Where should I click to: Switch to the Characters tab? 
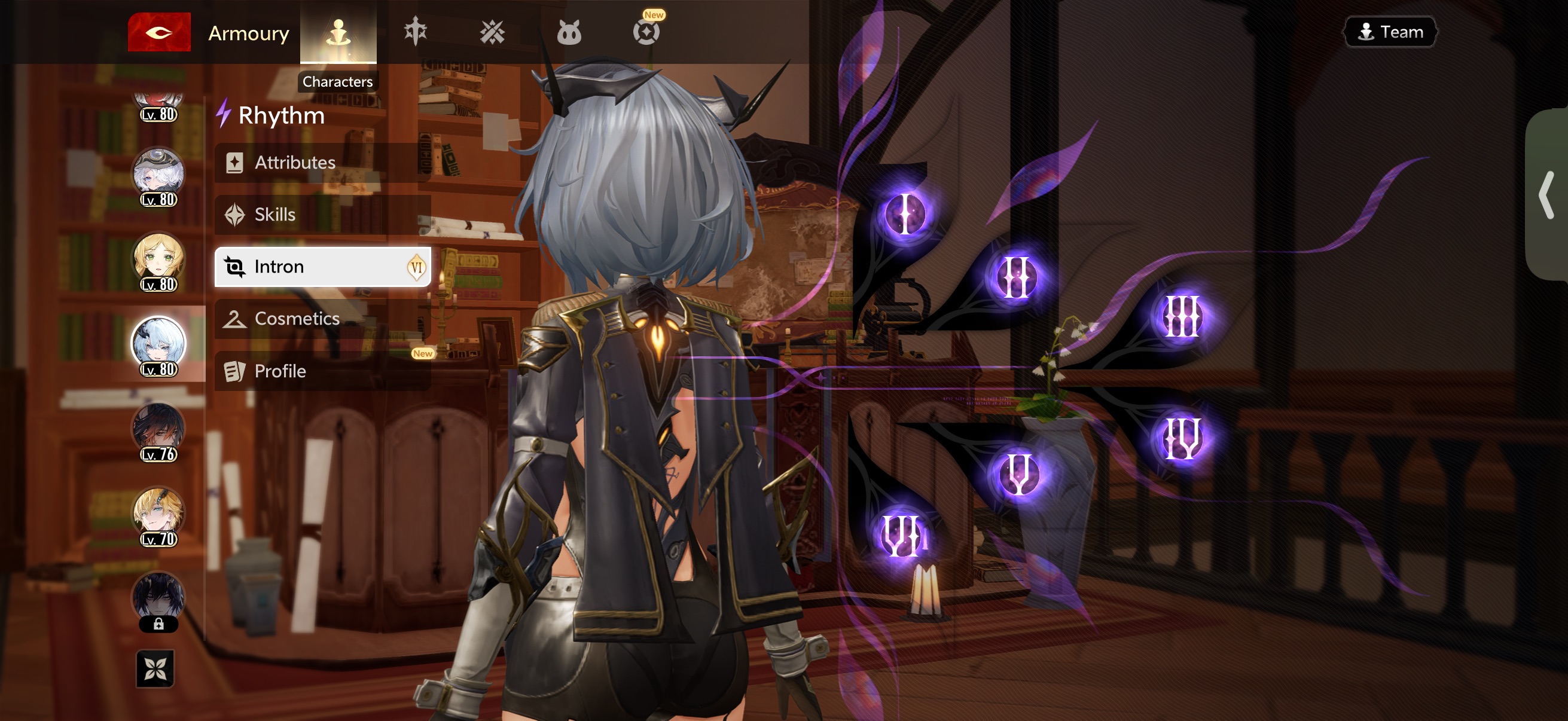(338, 32)
